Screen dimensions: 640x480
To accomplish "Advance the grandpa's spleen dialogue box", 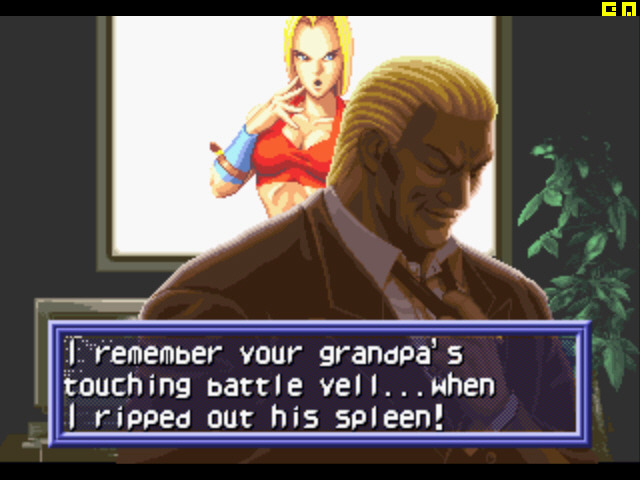I will [x=319, y=383].
